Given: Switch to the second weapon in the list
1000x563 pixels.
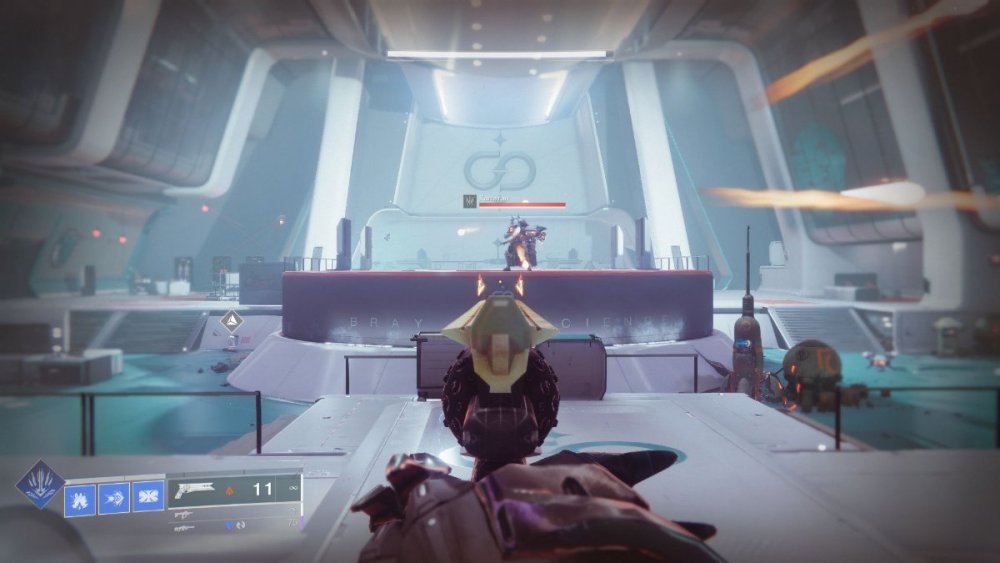Looking at the screenshot, I should [185, 513].
